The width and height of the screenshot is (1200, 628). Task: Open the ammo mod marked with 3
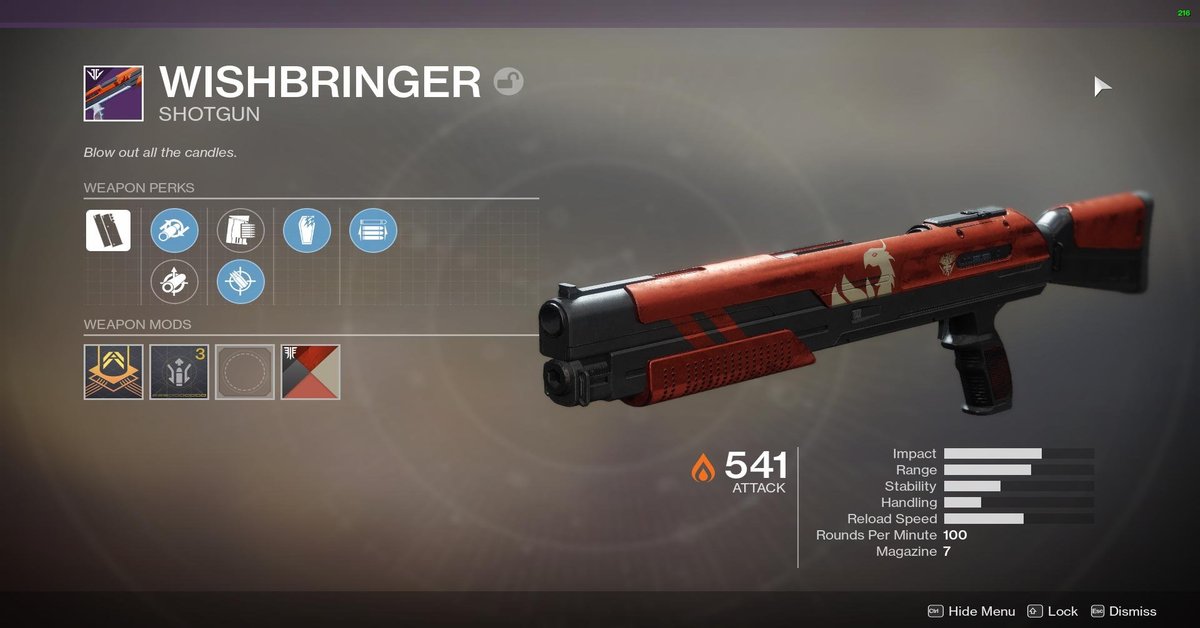click(x=179, y=372)
